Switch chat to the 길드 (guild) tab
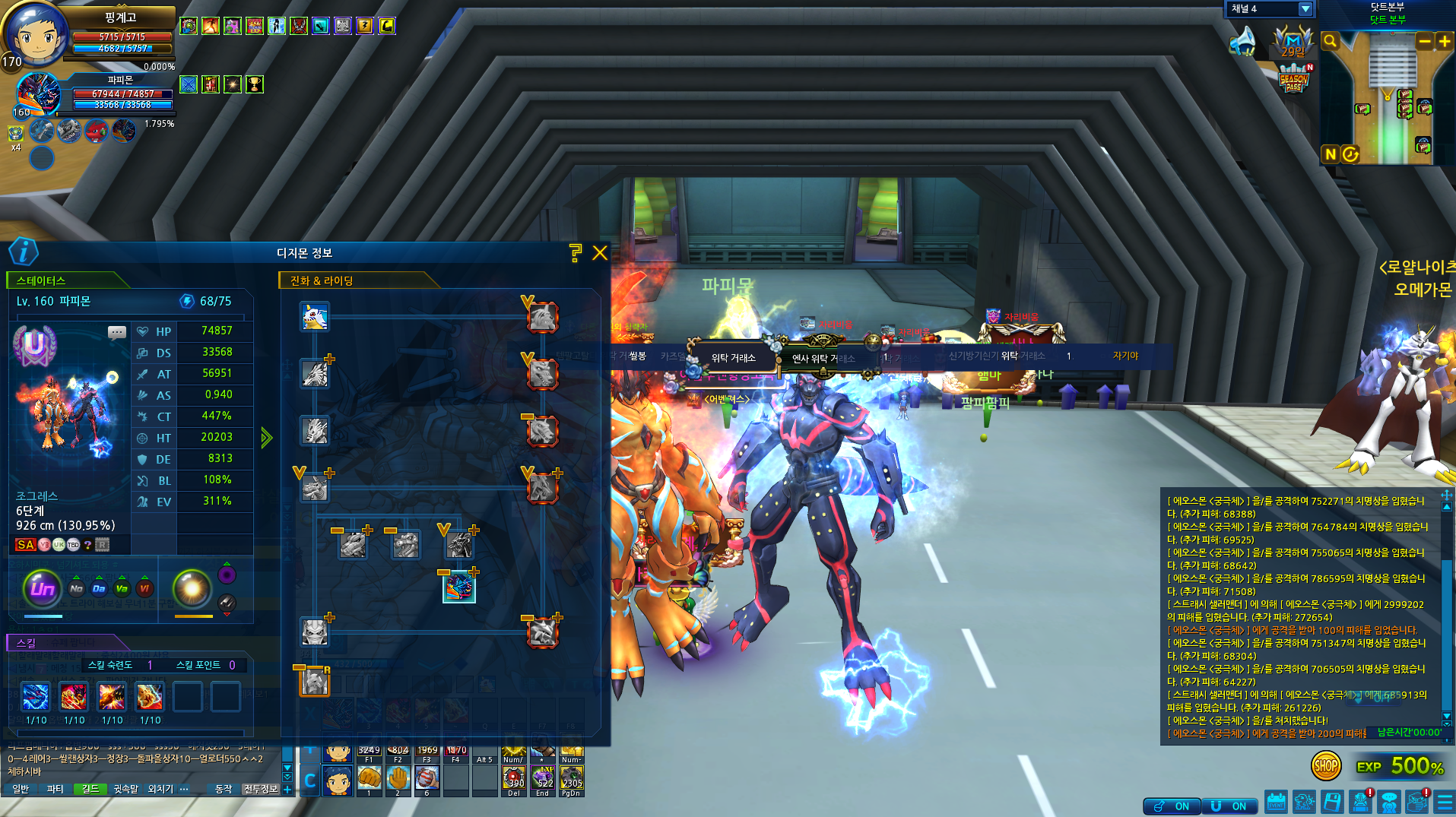Screen dimensions: 1456x817 pos(90,790)
